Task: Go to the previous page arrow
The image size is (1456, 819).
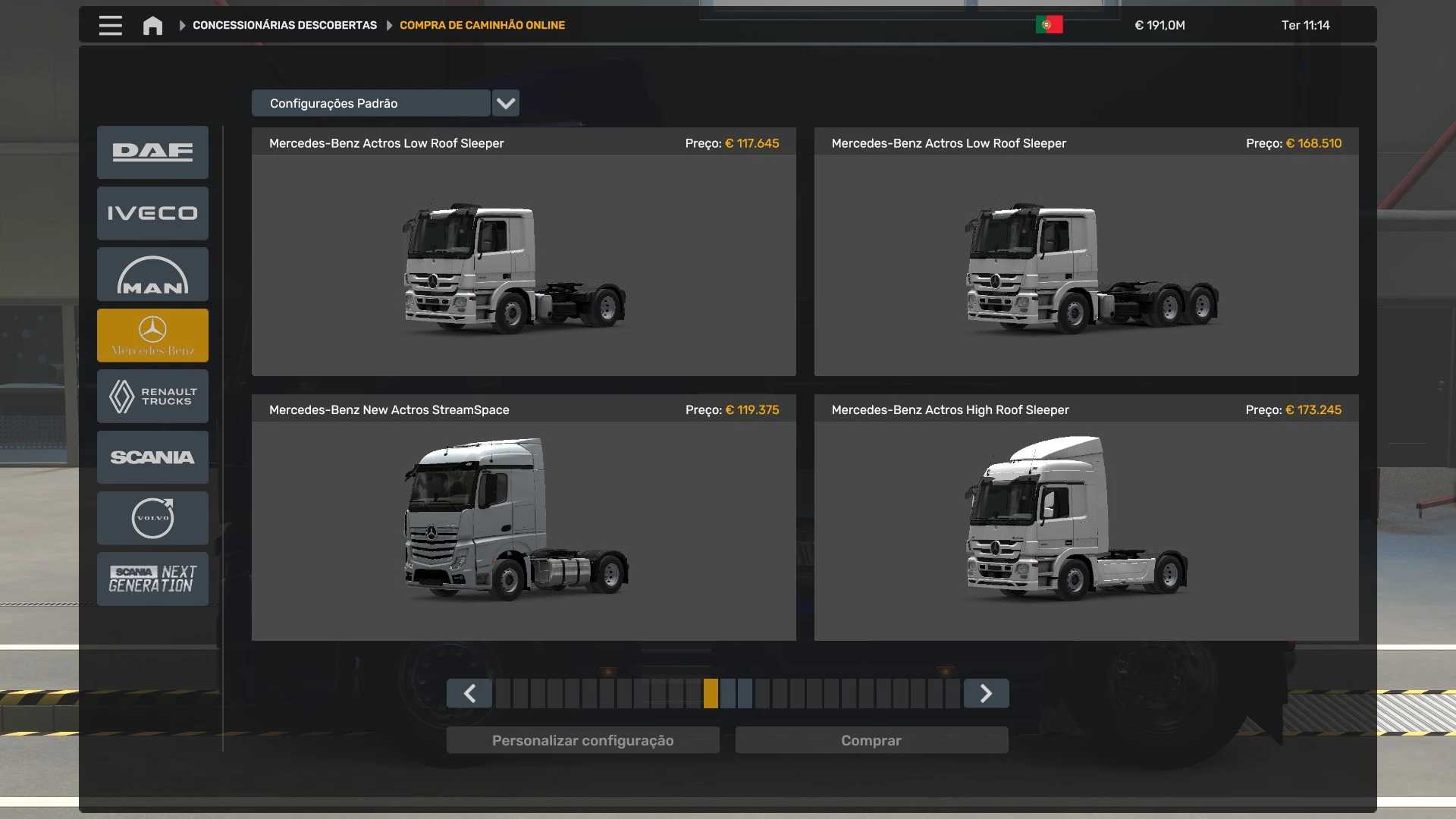Action: pyautogui.click(x=469, y=694)
